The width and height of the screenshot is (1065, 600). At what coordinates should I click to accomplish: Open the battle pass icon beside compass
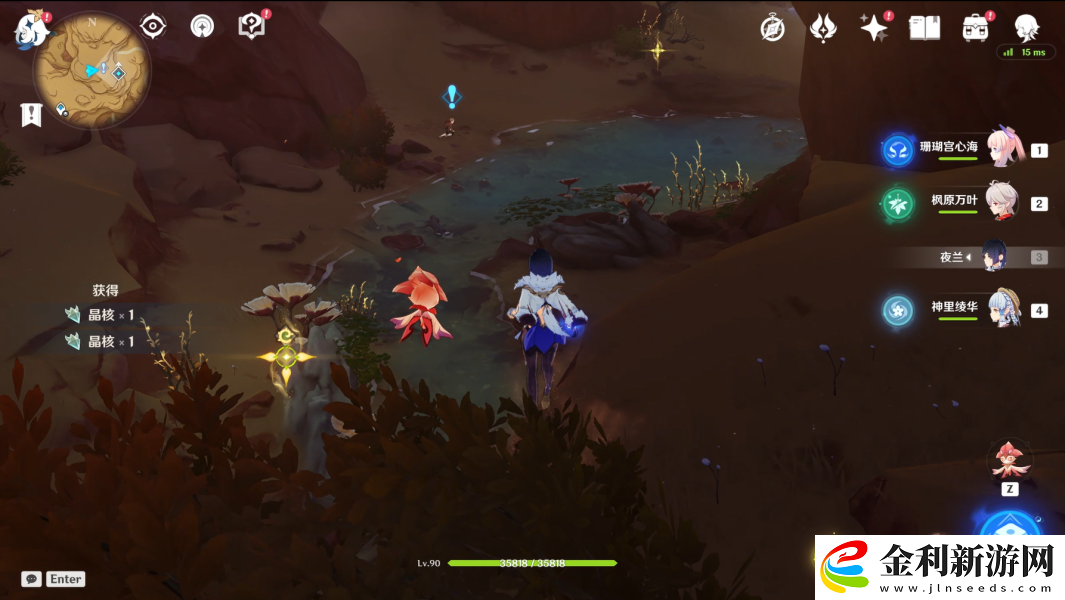click(x=823, y=28)
